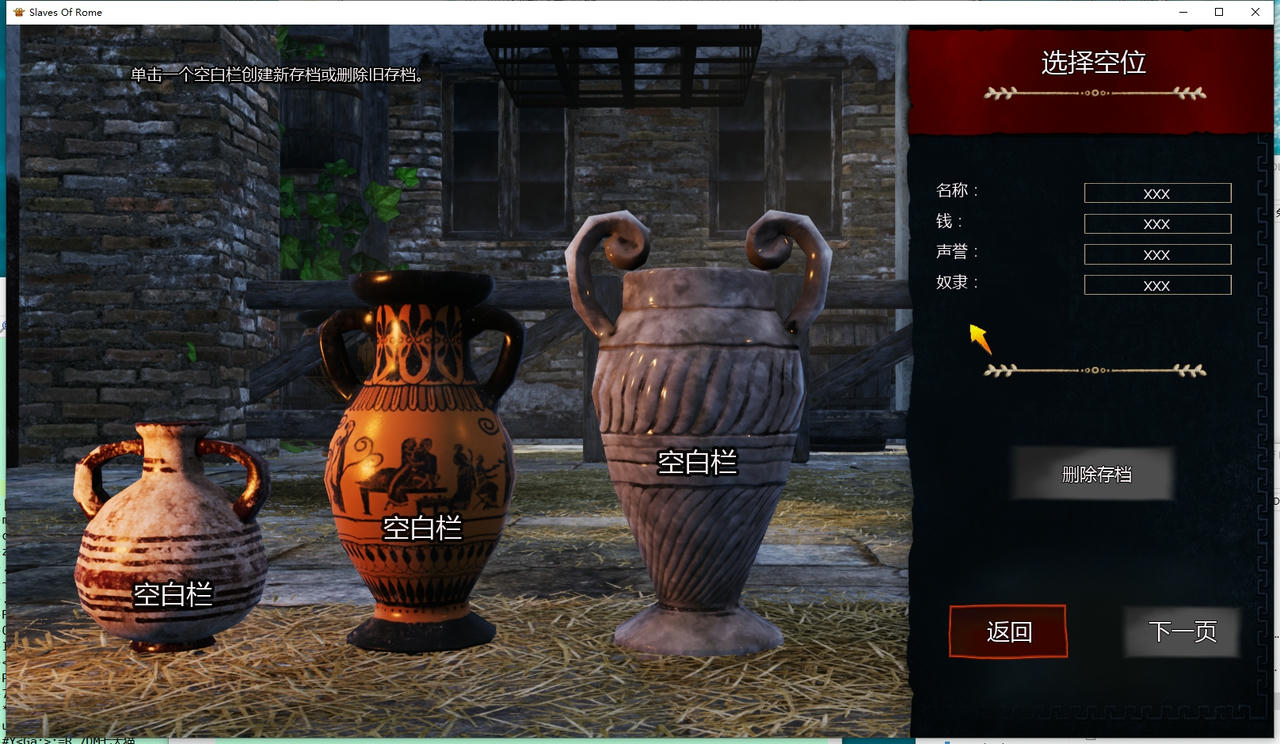Click the 声誉 reputation value field
Screen dimensions: 1280x744
1157,254
